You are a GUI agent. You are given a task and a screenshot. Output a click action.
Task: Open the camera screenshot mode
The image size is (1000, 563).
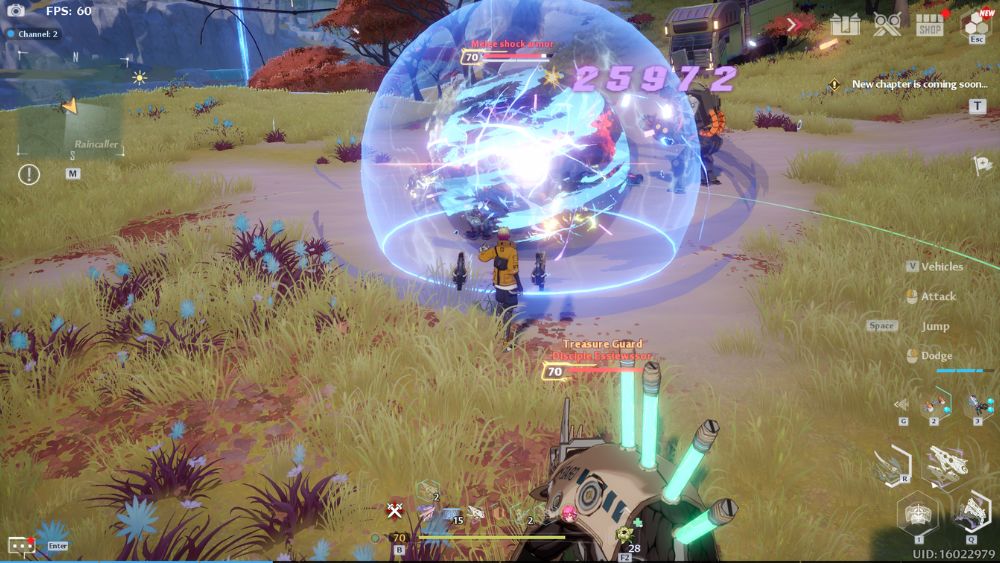tap(16, 10)
